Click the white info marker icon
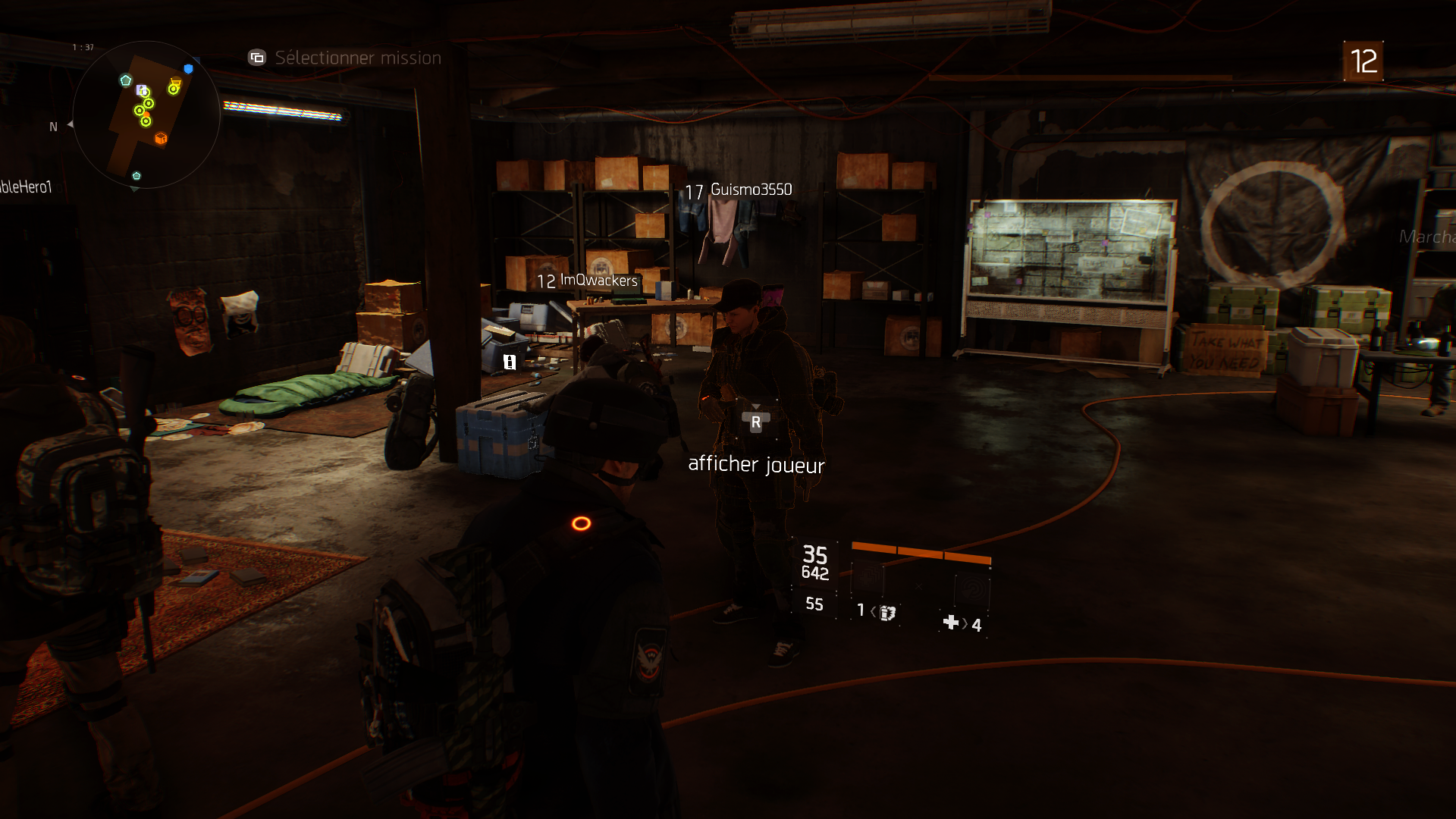The image size is (1456, 819). click(x=510, y=362)
